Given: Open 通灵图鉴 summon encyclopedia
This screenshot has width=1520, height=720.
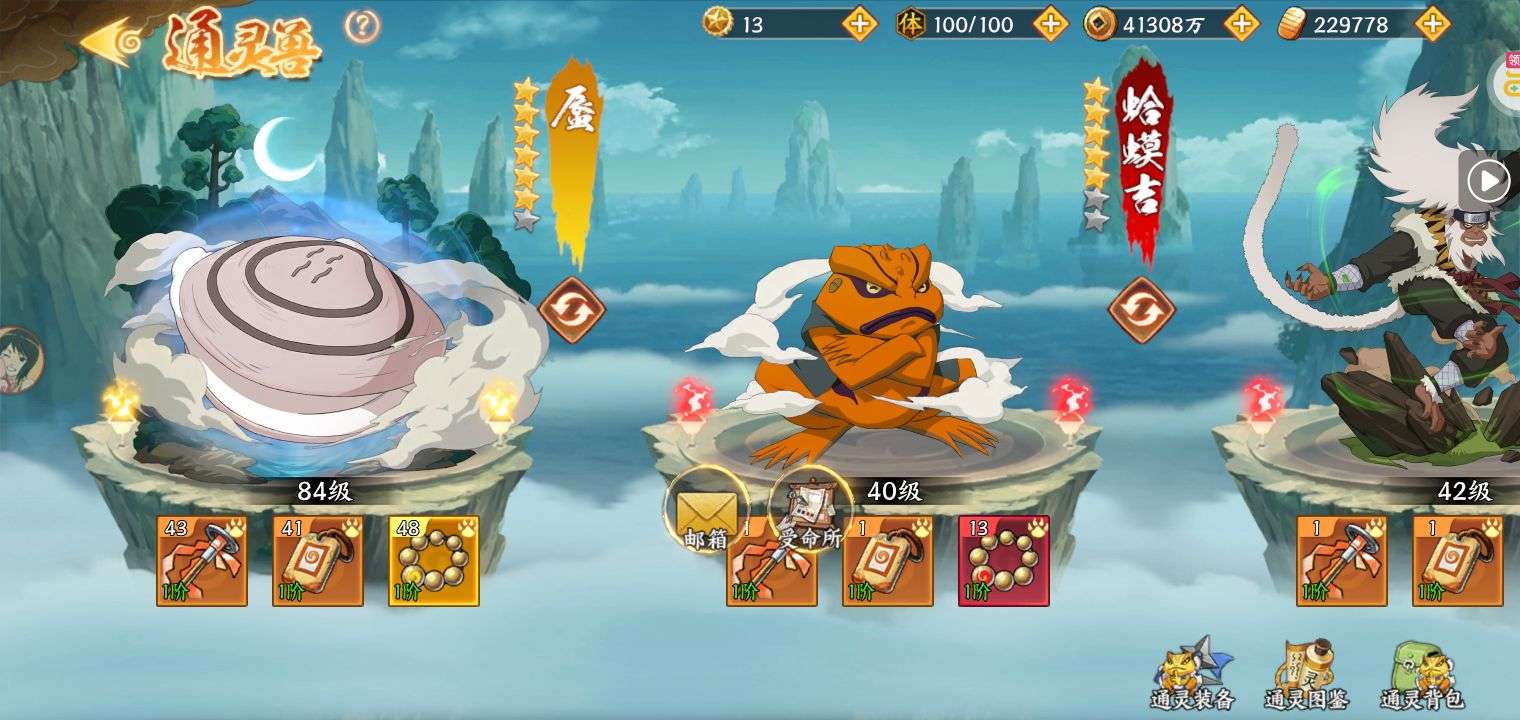Looking at the screenshot, I should click(x=1306, y=675).
